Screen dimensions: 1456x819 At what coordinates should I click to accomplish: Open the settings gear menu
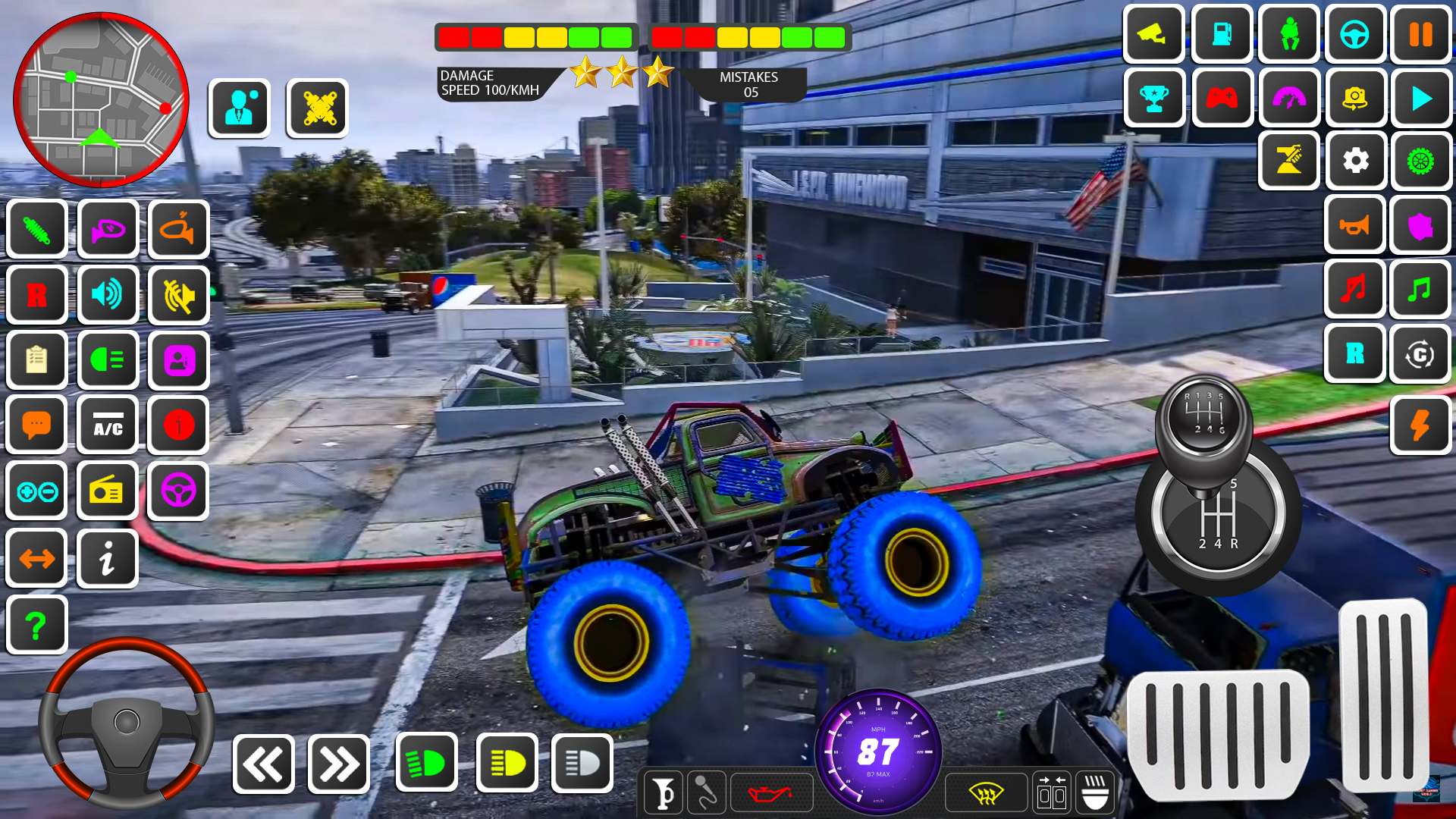pyautogui.click(x=1355, y=161)
